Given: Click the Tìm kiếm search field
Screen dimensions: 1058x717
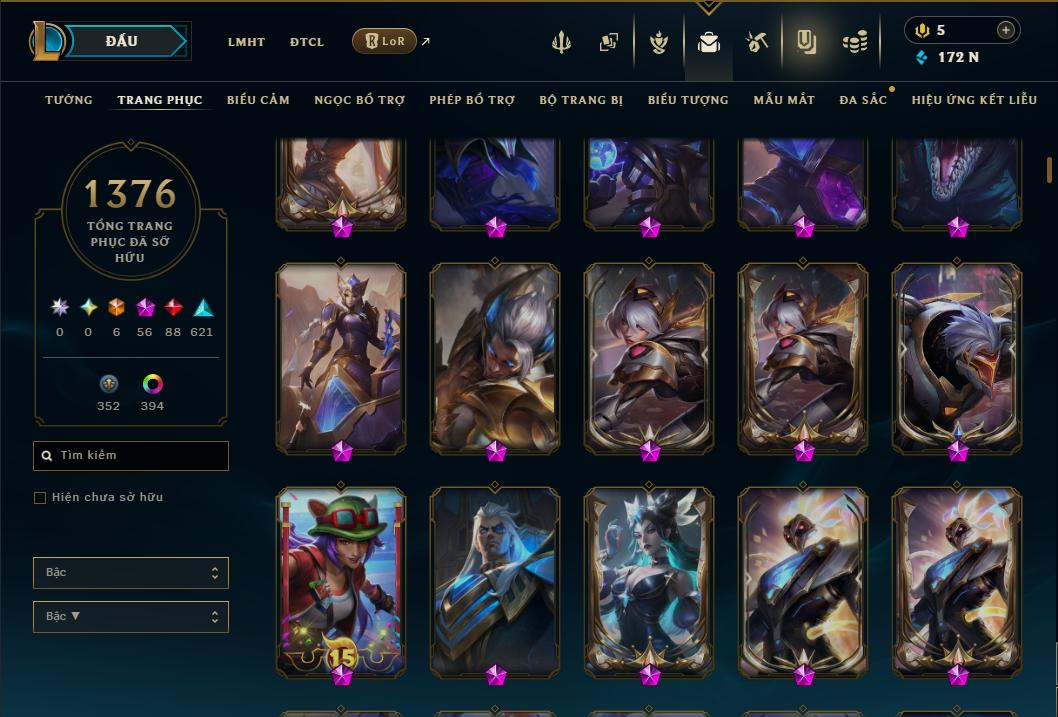Looking at the screenshot, I should pos(131,456).
